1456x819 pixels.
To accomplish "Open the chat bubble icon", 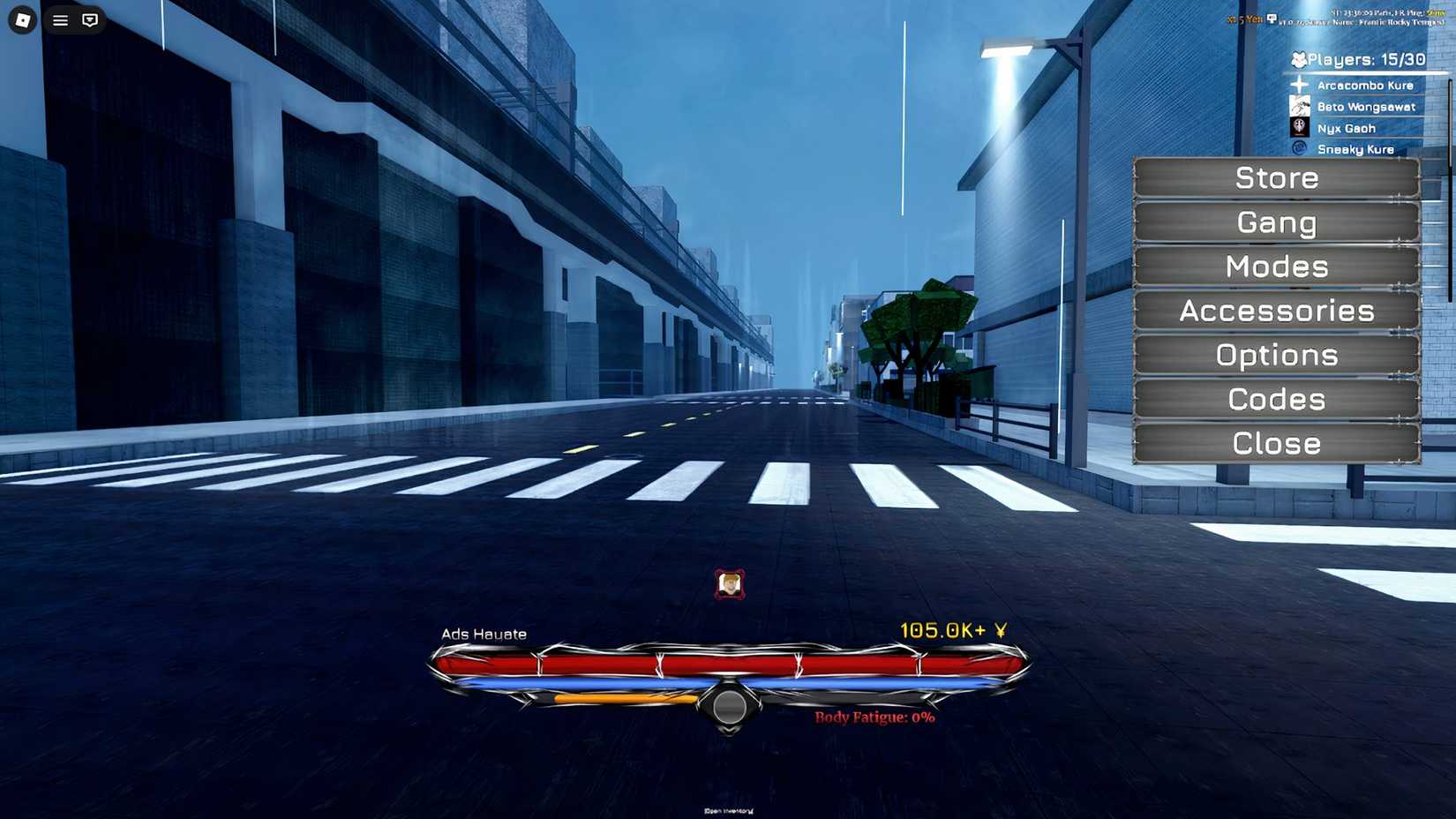I will (x=91, y=19).
